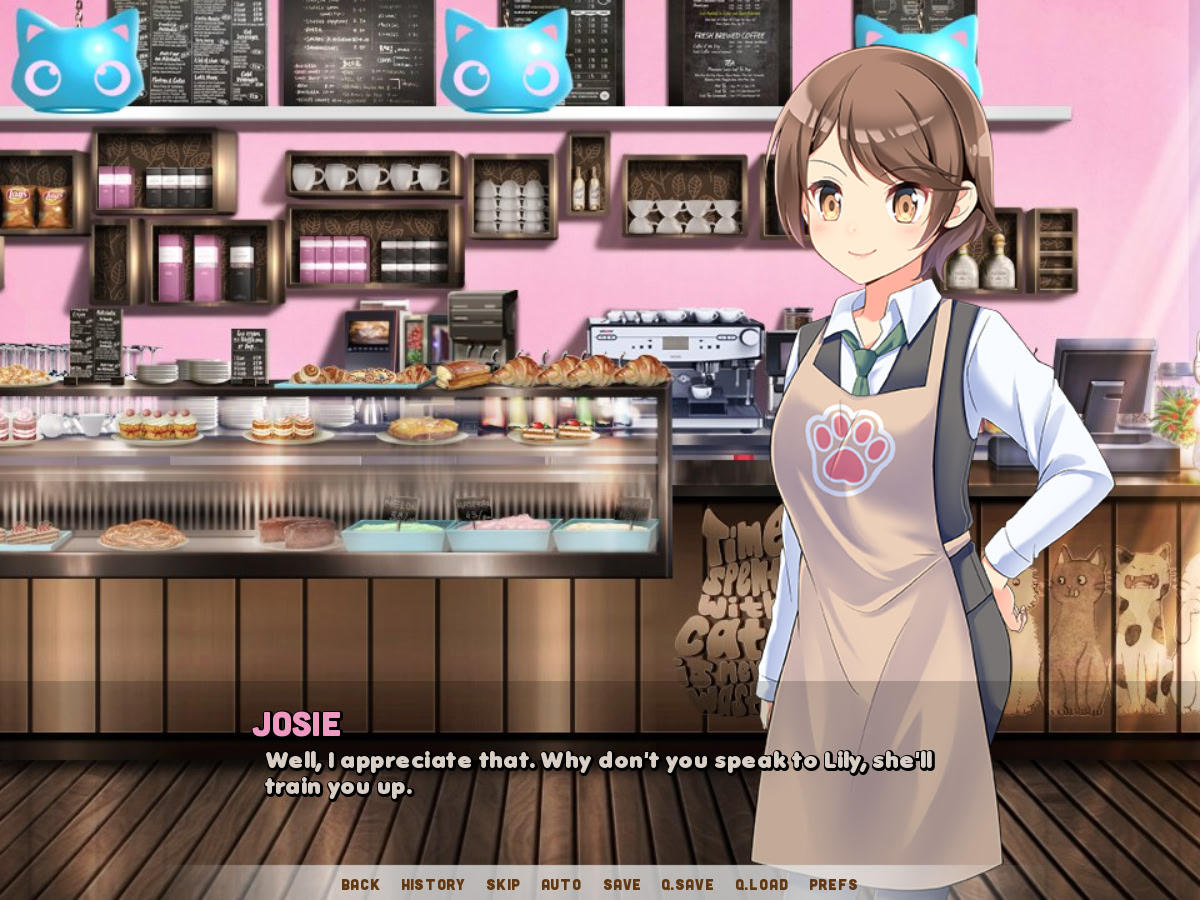Turn on Auto text advance

(x=561, y=884)
